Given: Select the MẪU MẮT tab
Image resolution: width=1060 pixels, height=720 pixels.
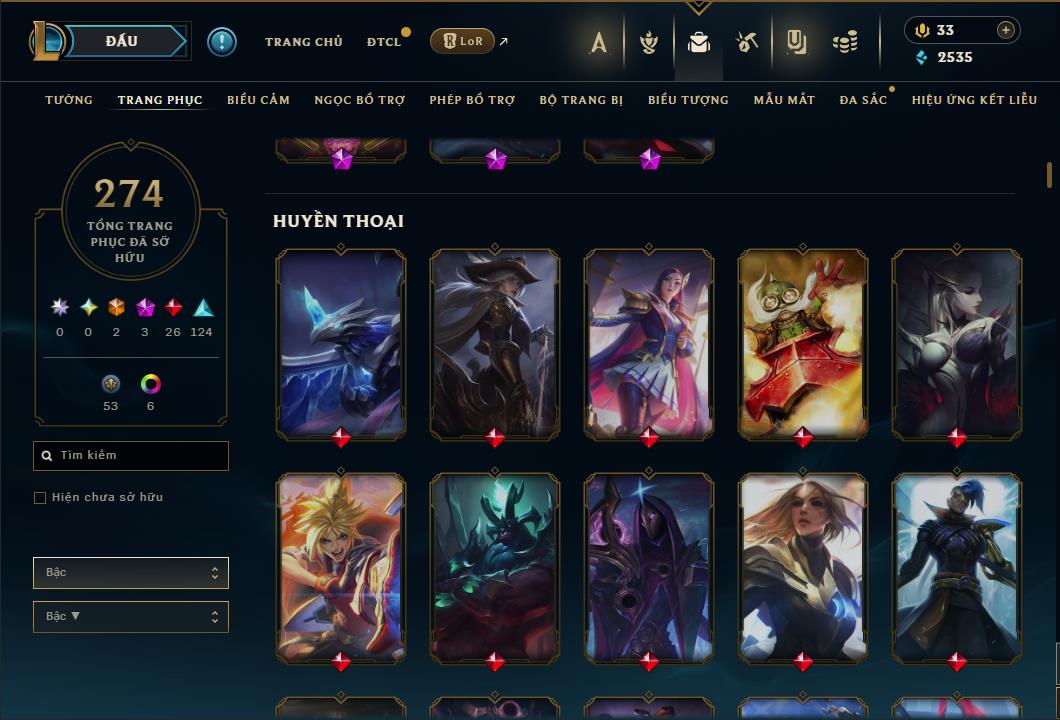Looking at the screenshot, I should [784, 100].
